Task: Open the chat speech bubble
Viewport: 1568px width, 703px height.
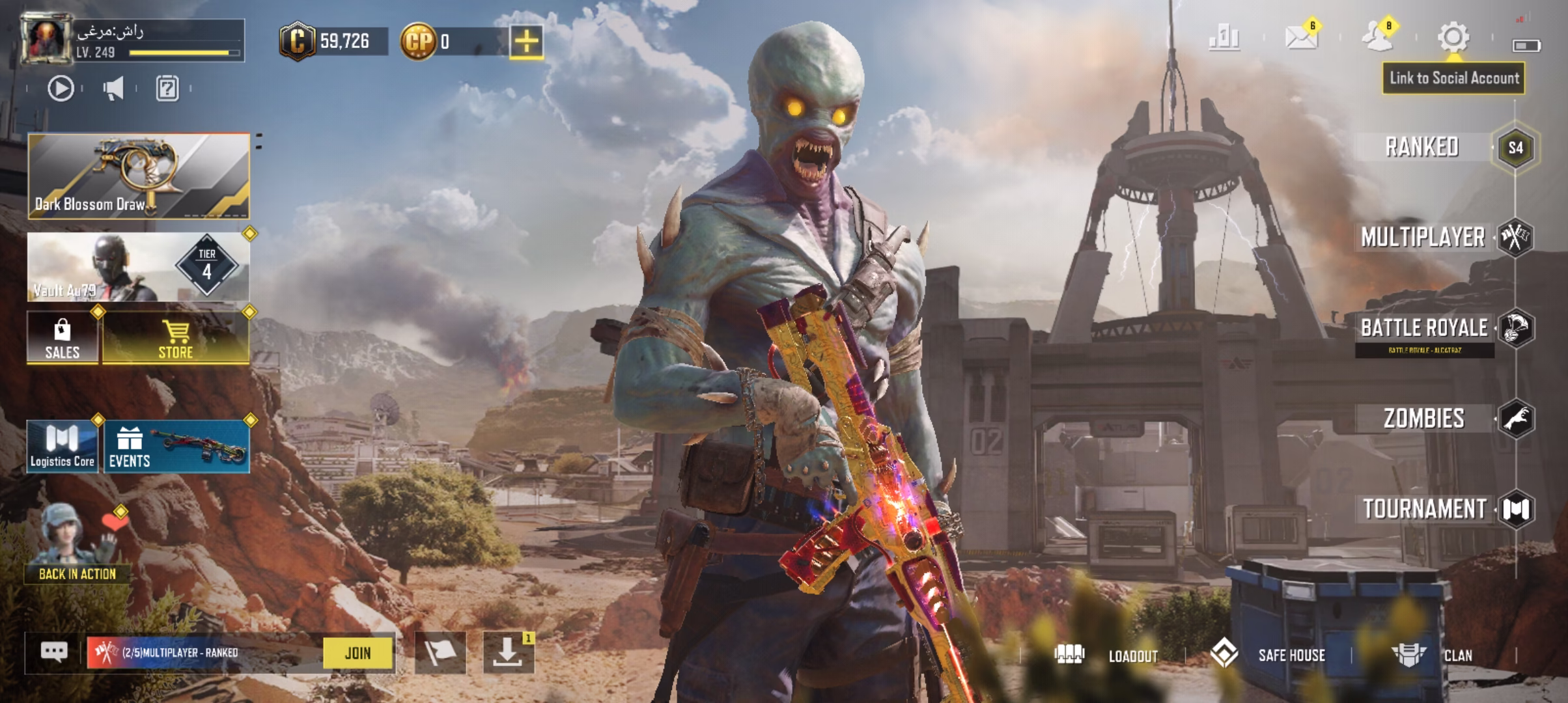Action: tap(54, 652)
